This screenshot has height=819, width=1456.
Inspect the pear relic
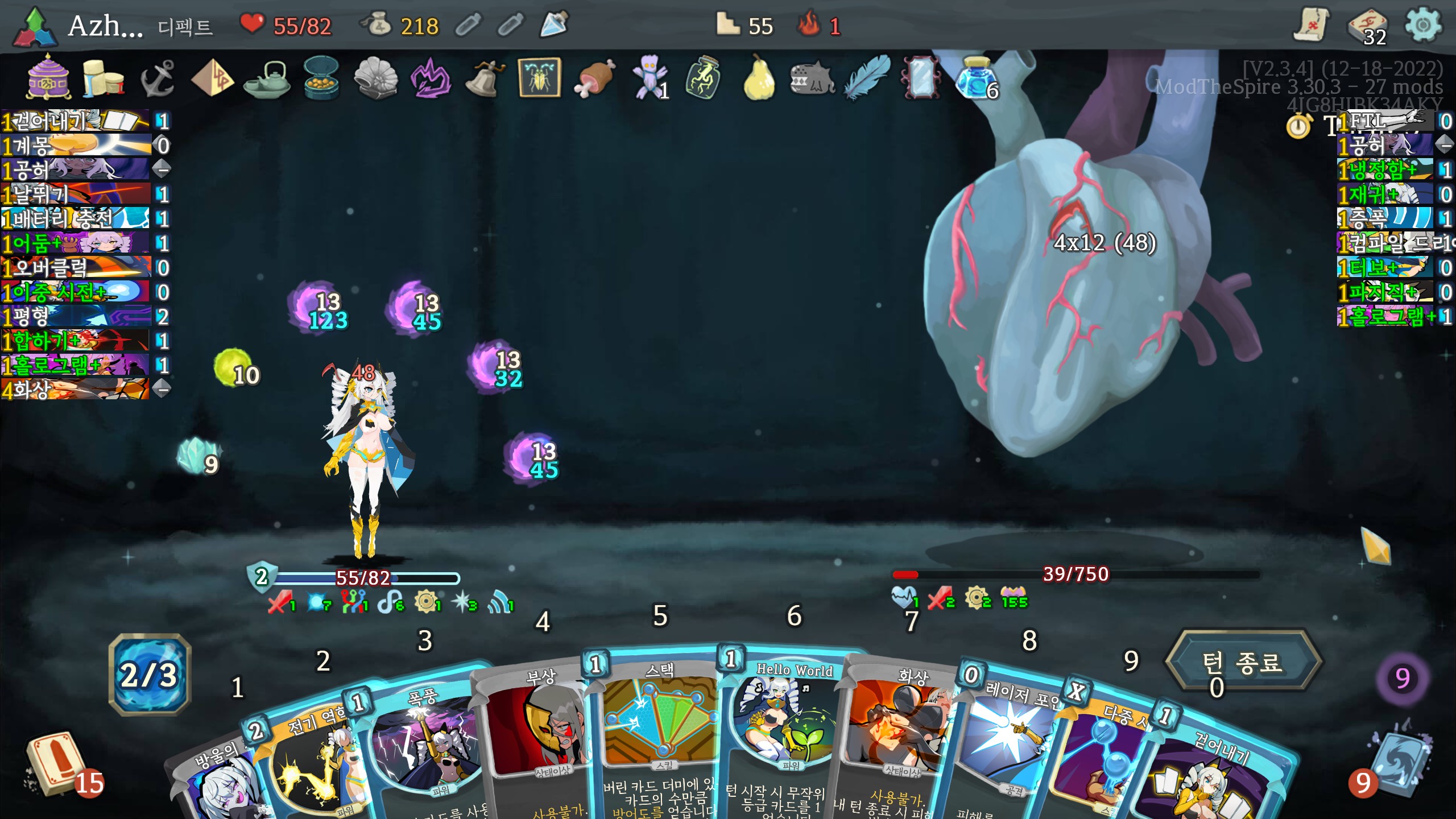(759, 78)
